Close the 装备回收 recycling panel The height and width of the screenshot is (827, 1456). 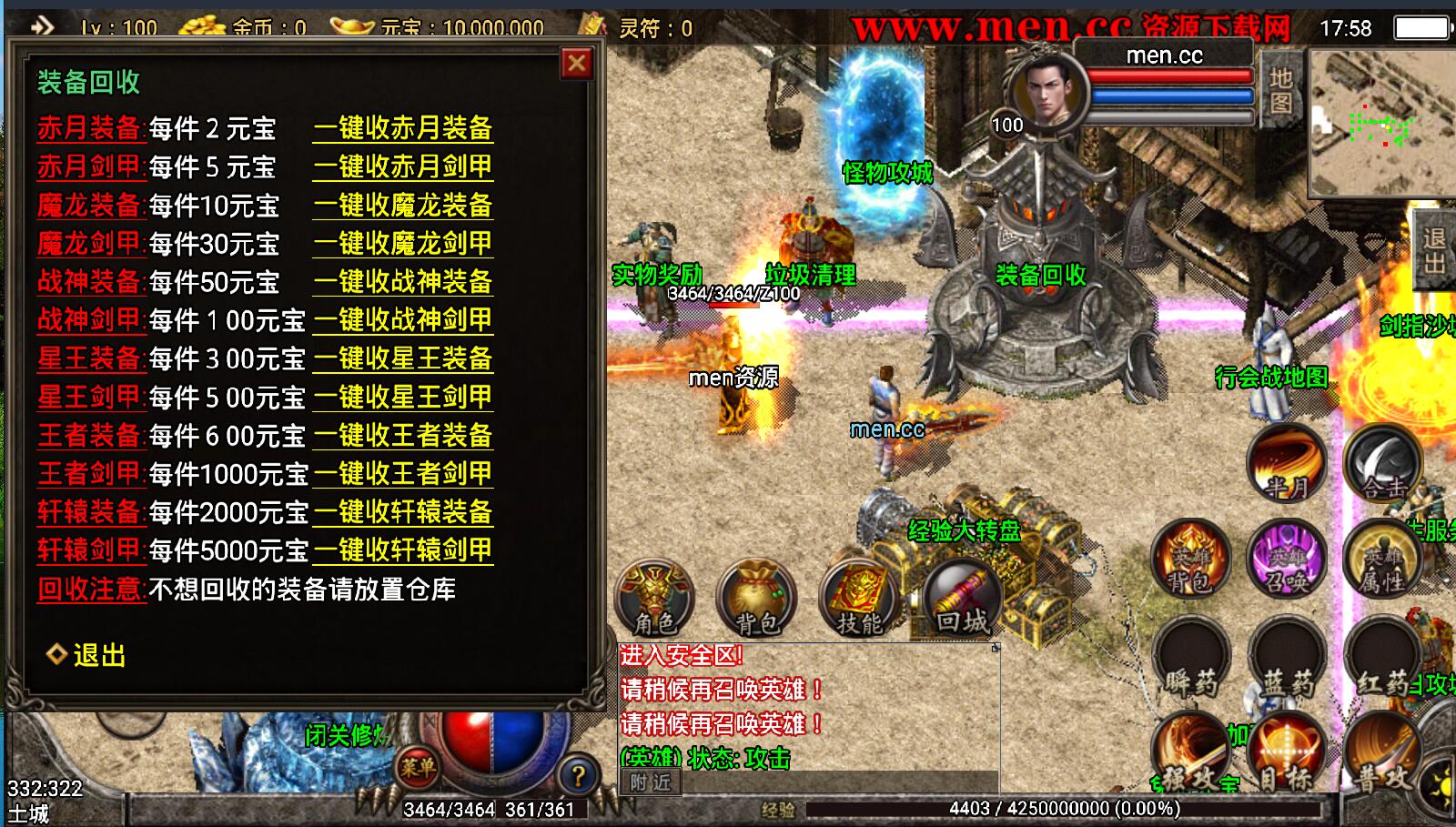tap(576, 64)
